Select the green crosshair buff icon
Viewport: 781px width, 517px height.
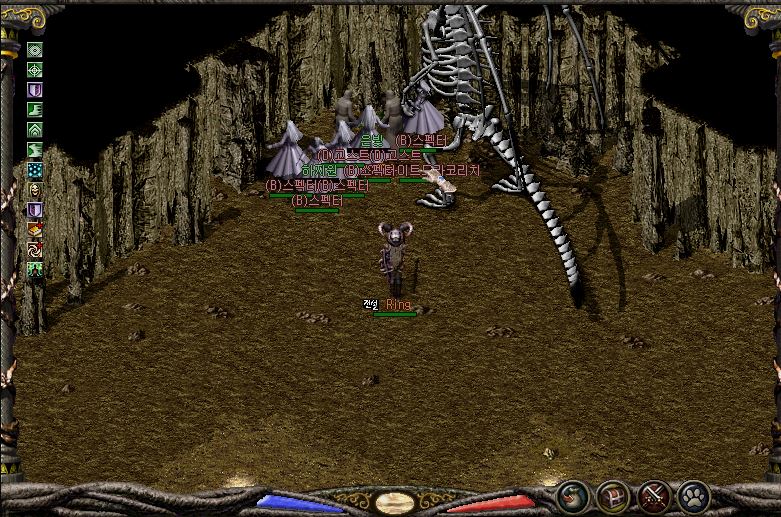pos(35,70)
